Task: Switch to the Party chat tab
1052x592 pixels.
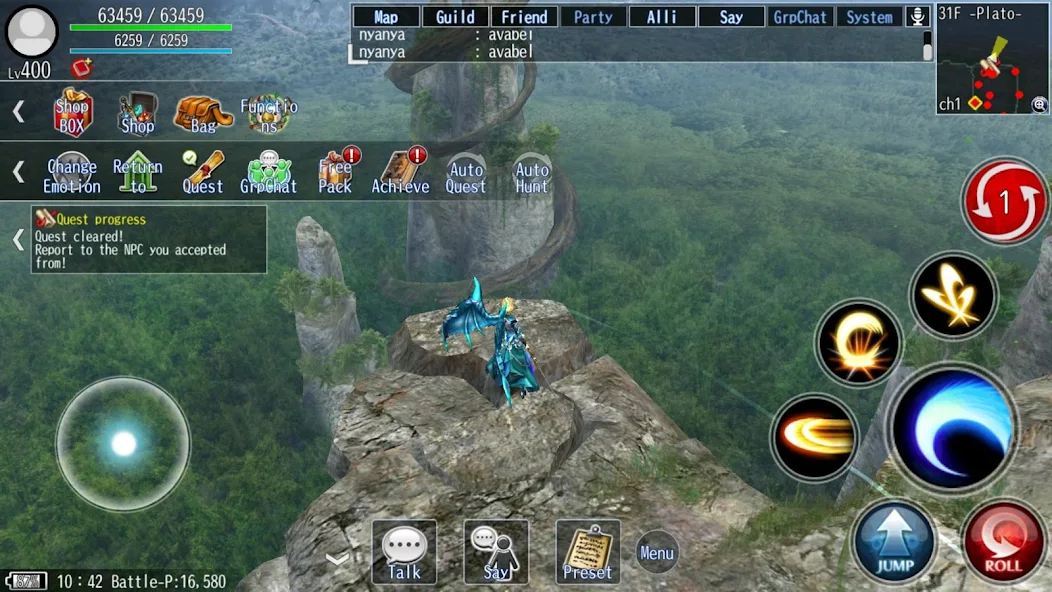Action: coord(593,17)
